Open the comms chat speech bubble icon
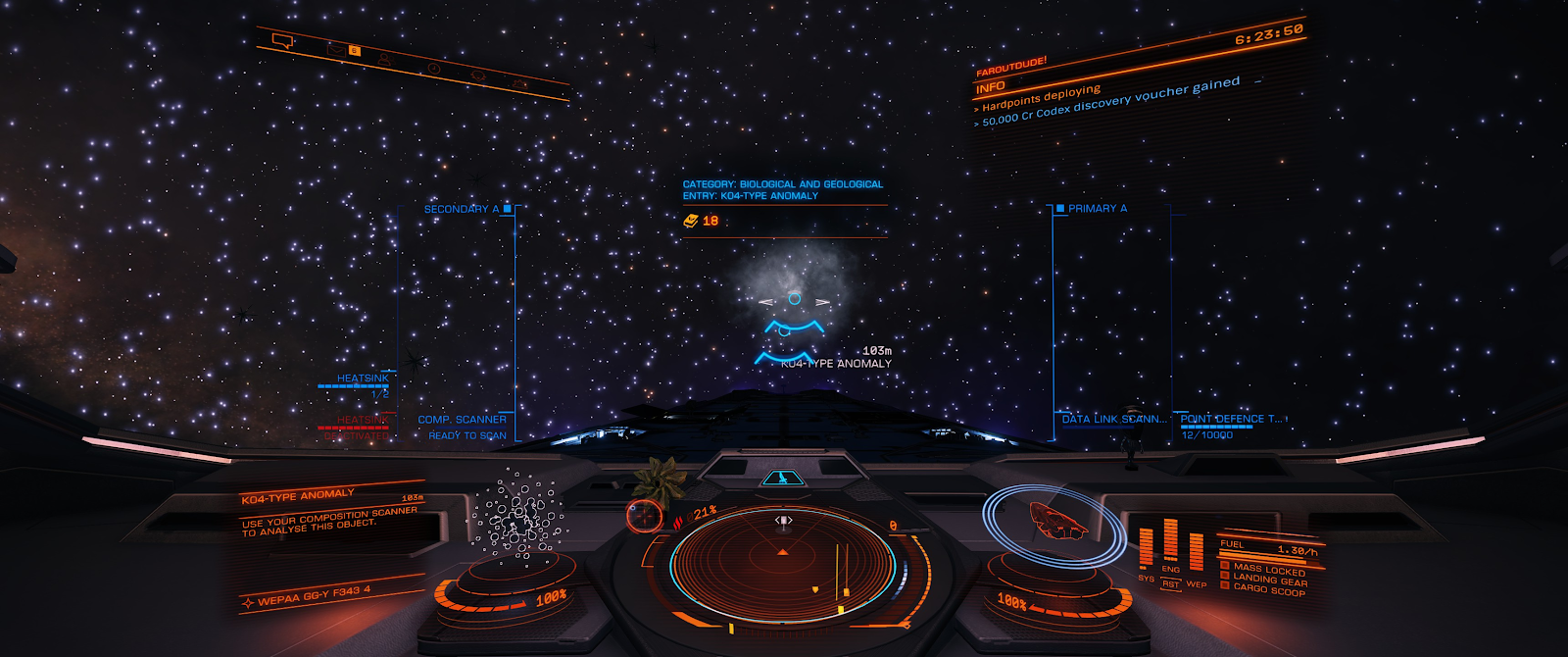The image size is (1568, 657). point(282,41)
